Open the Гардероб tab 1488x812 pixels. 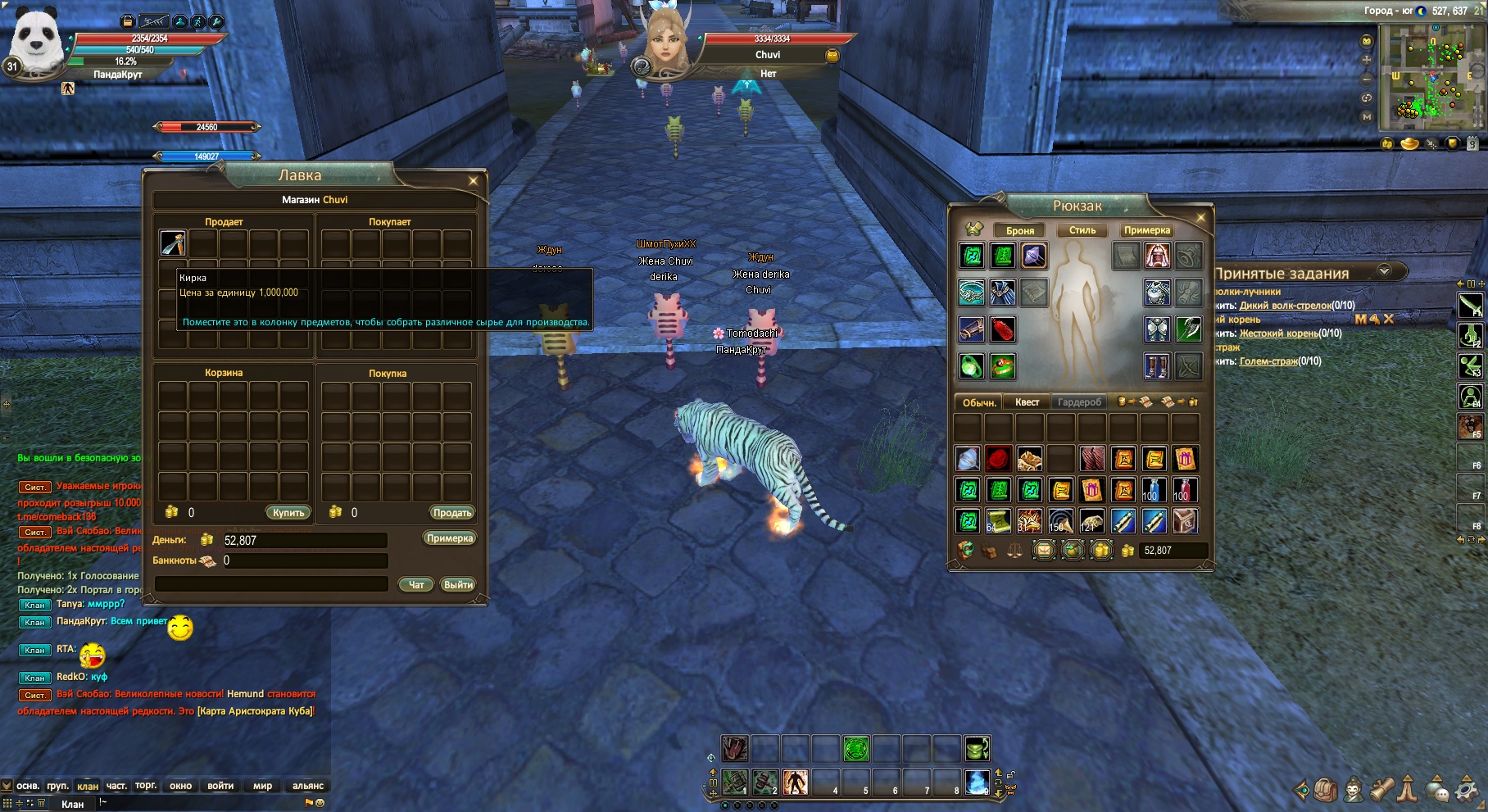tap(1079, 402)
